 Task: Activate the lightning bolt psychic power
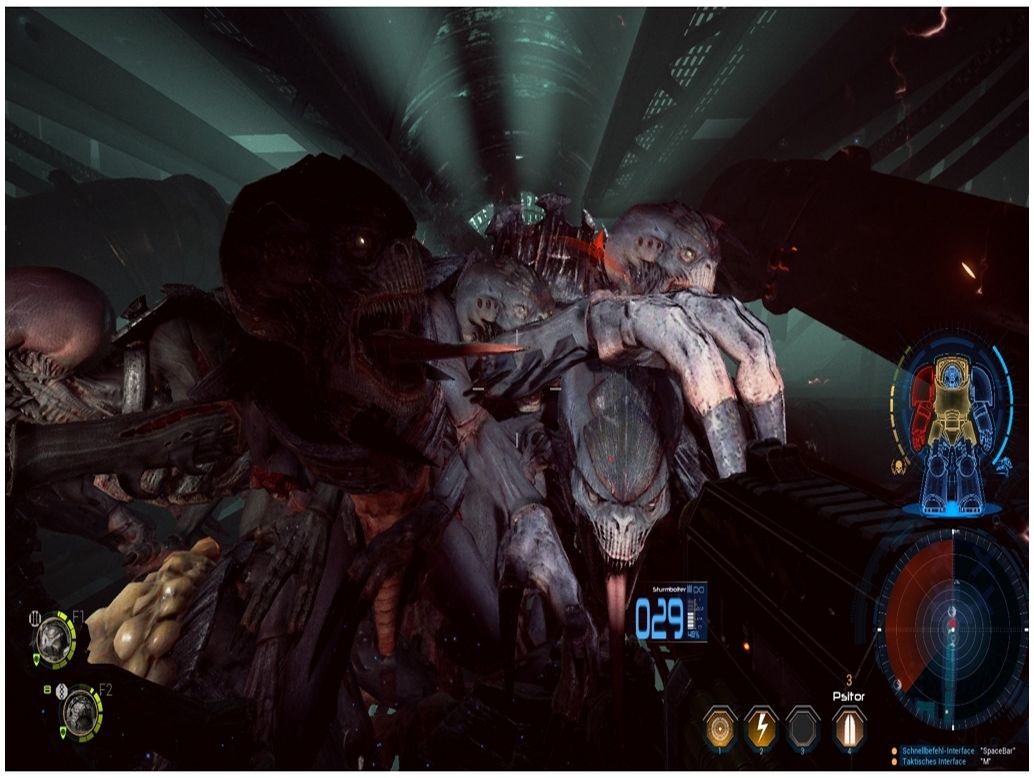coord(760,725)
